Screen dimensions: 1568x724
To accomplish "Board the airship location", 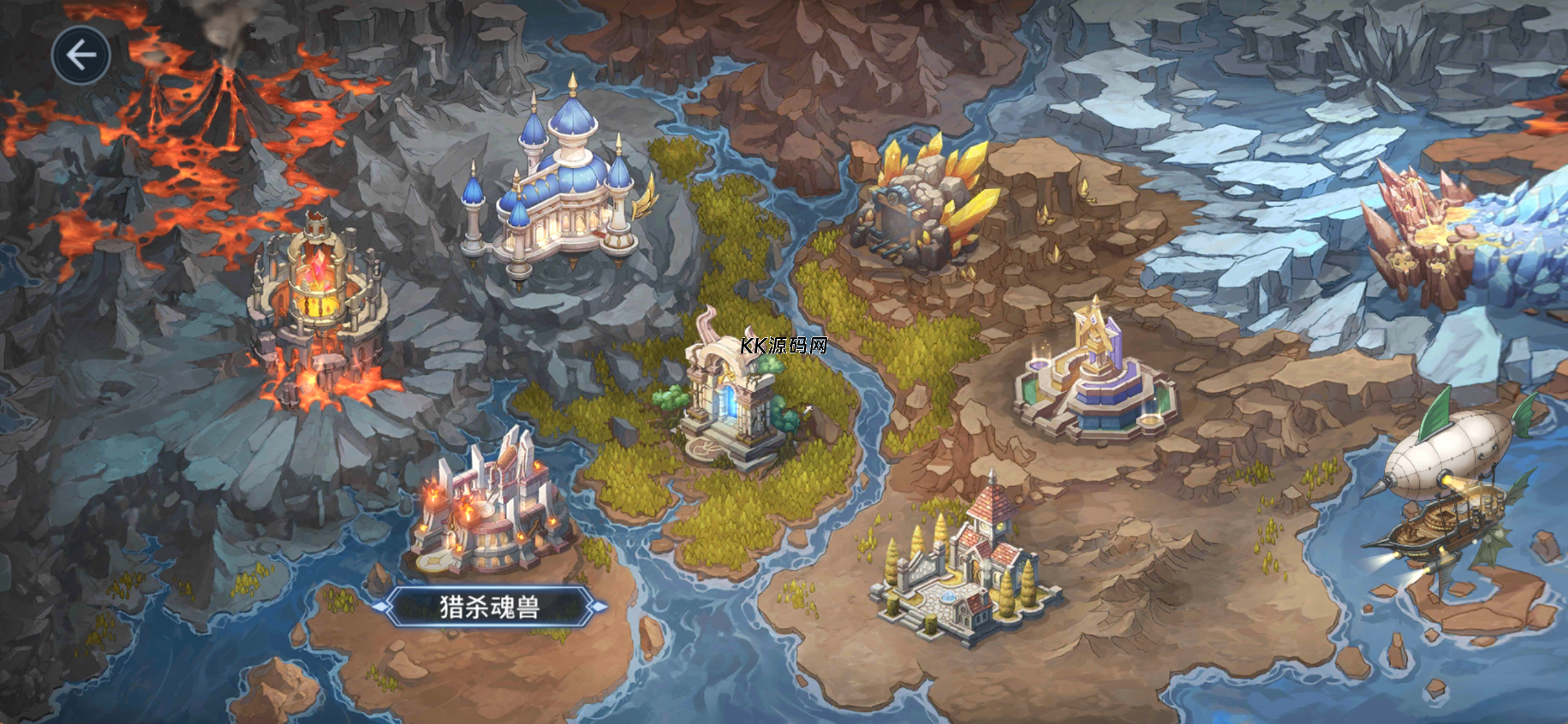I will [x=1447, y=488].
